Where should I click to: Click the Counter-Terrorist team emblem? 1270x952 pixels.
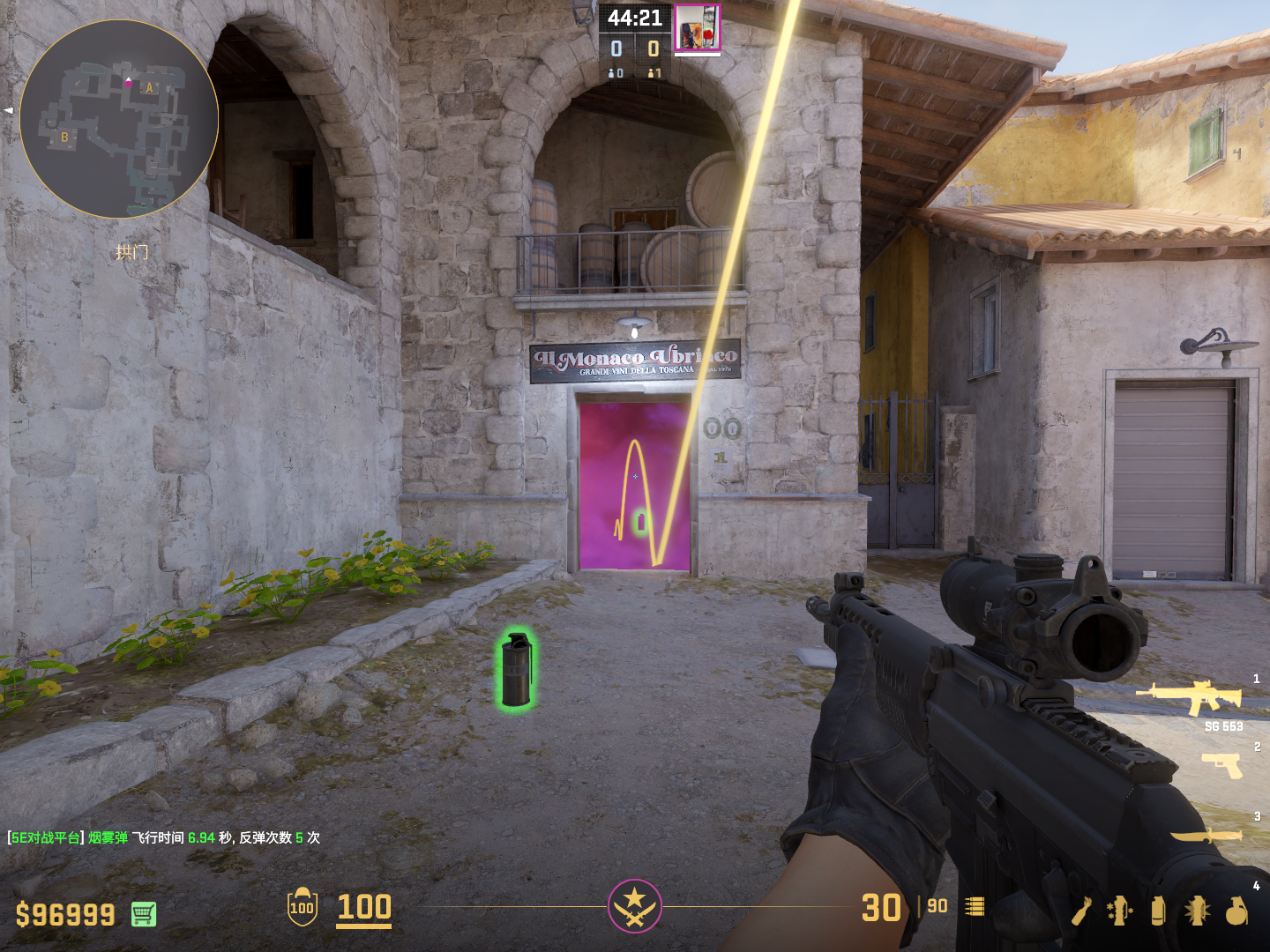coord(634,905)
